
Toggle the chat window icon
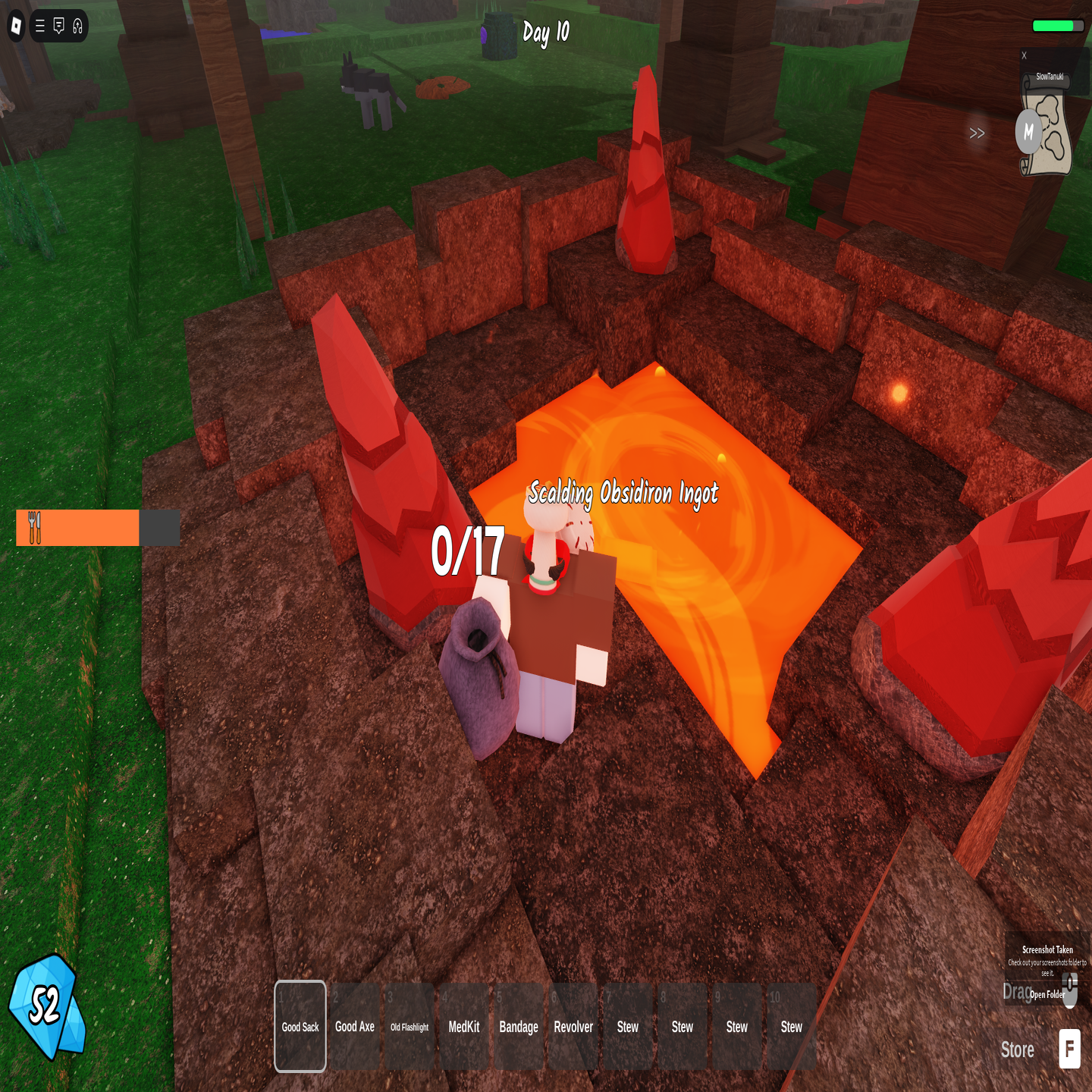click(59, 27)
